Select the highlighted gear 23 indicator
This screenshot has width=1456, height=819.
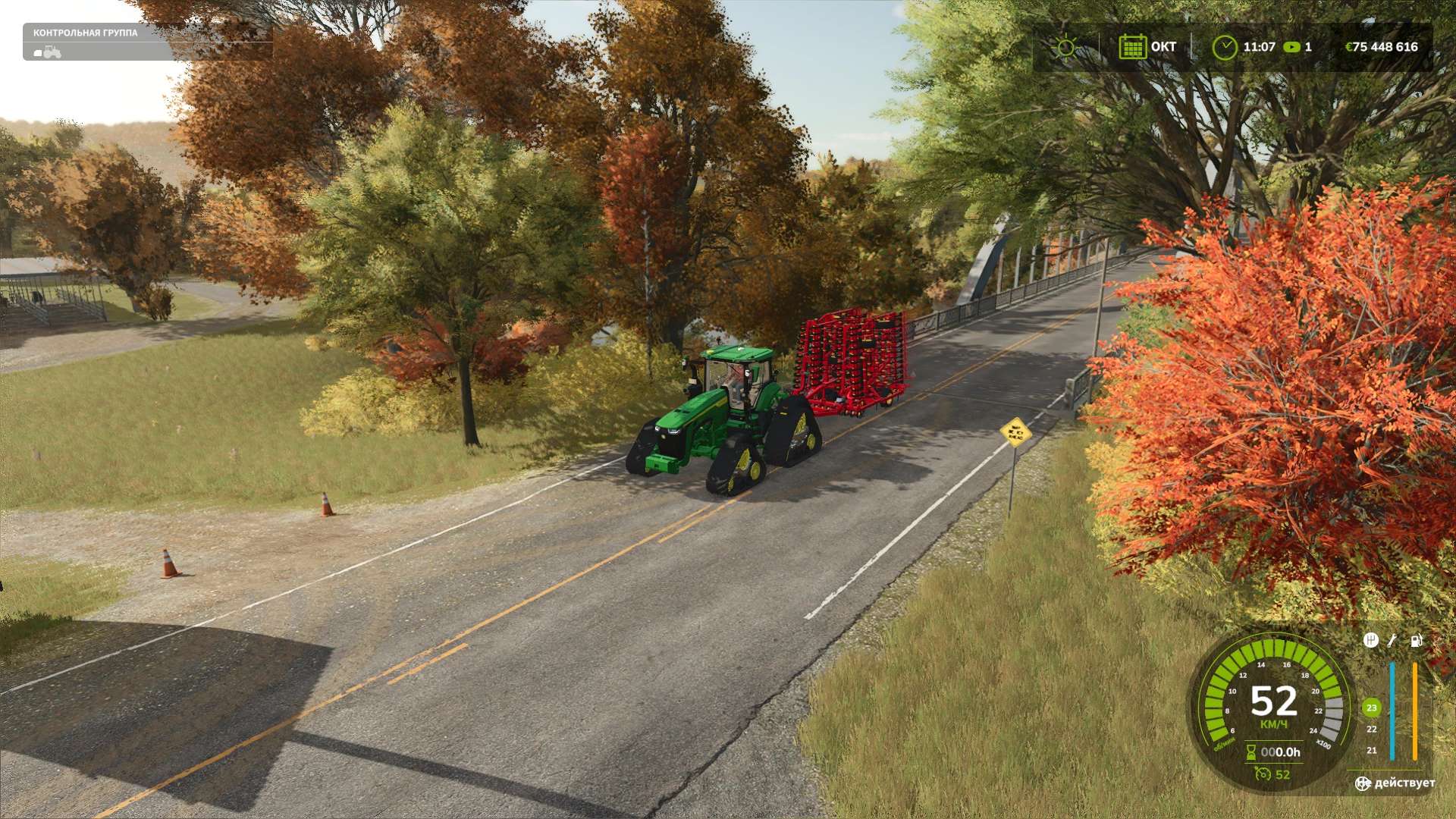coord(1371,708)
